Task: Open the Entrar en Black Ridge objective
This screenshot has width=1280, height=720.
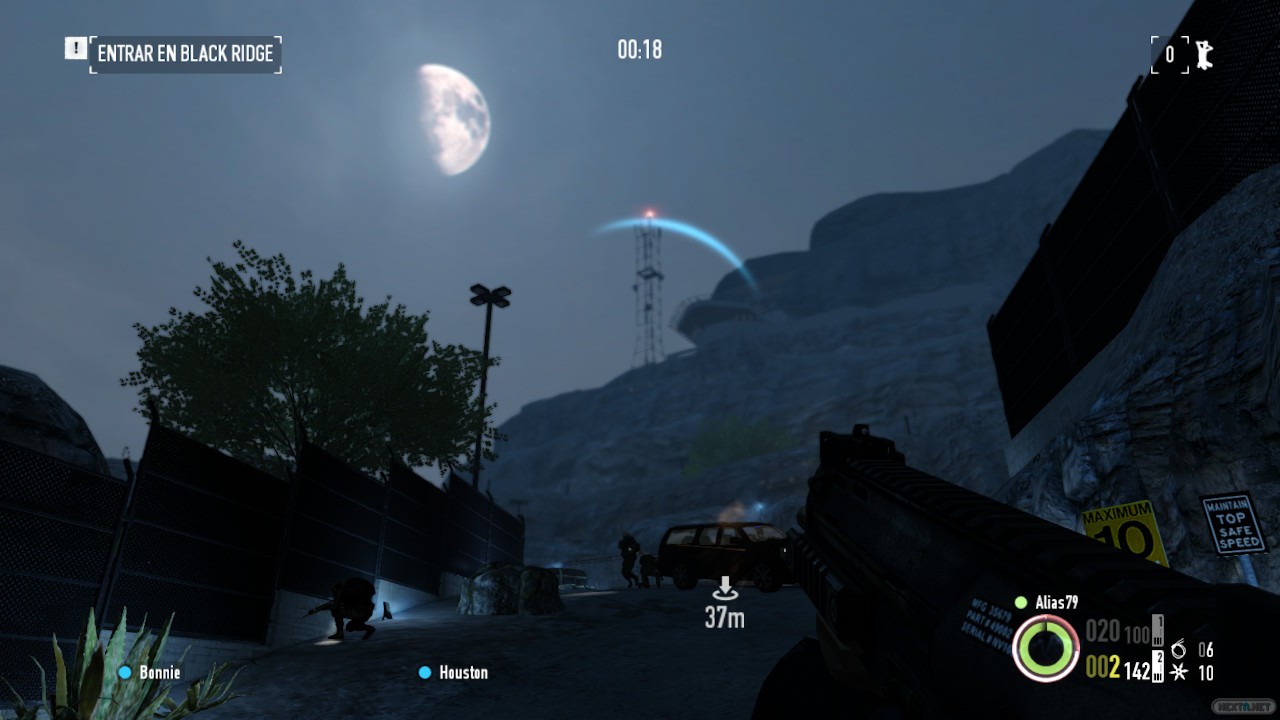Action: (x=185, y=54)
